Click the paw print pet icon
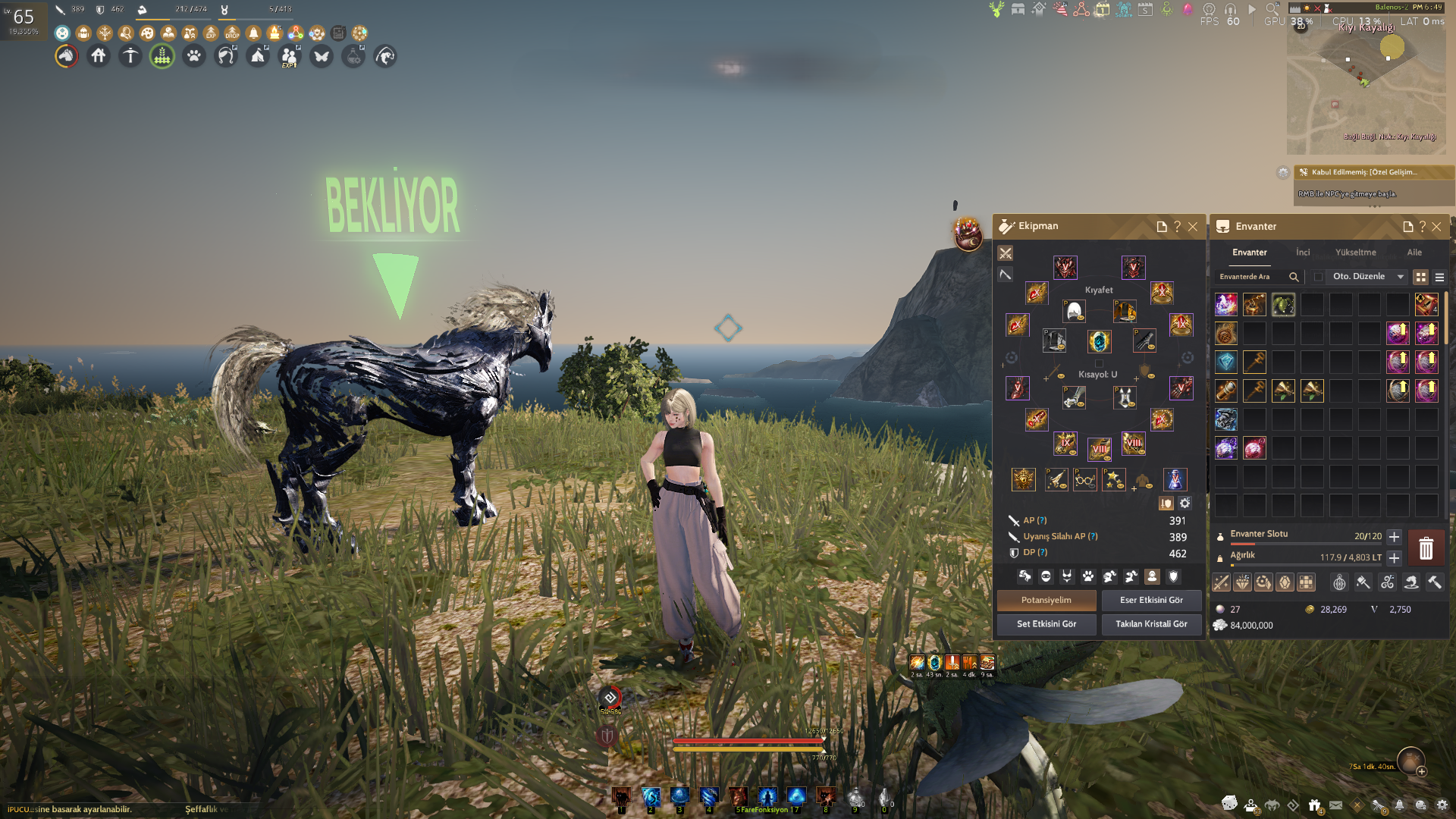 click(194, 56)
